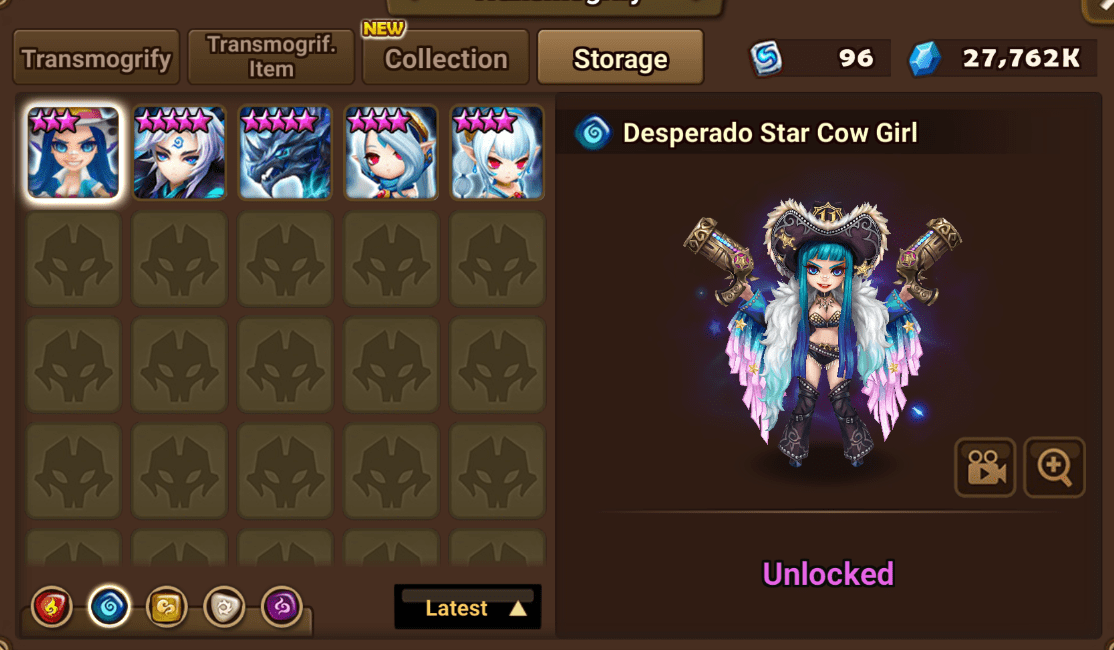Choose the white-haired man with forehead swirl
The image size is (1114, 650).
179,153
